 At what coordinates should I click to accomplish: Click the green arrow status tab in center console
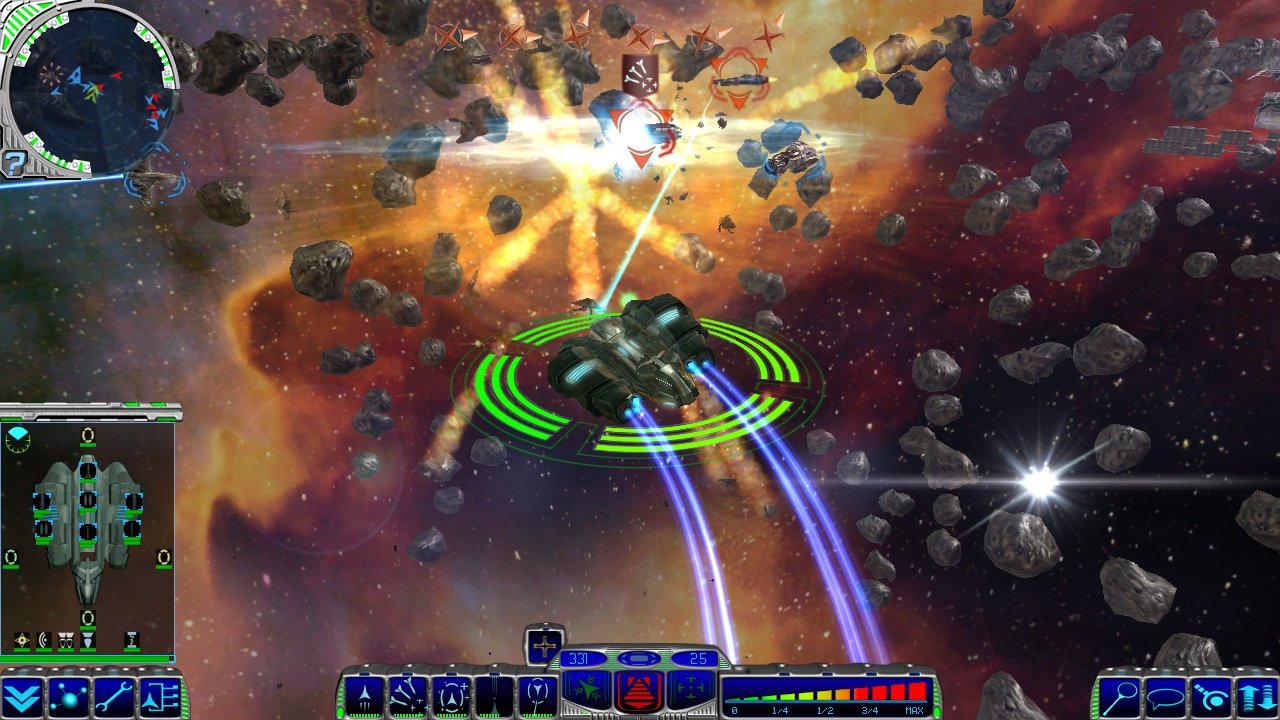[585, 688]
